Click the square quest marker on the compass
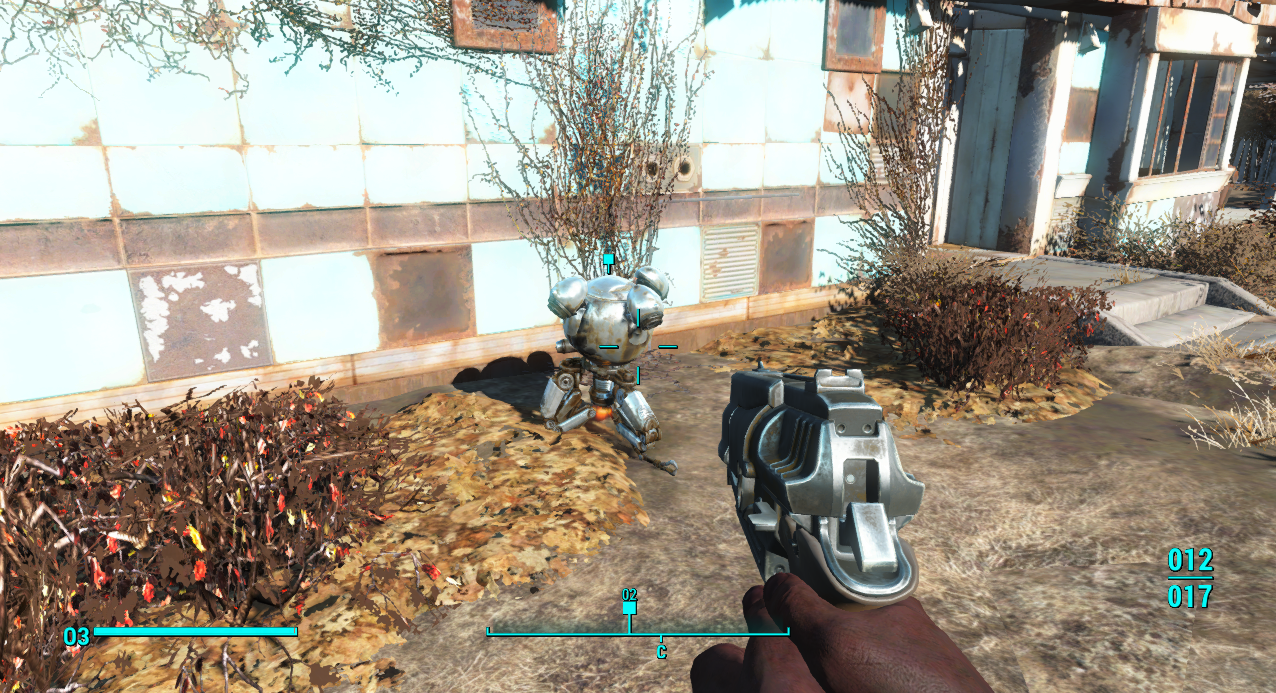 pyautogui.click(x=629, y=607)
